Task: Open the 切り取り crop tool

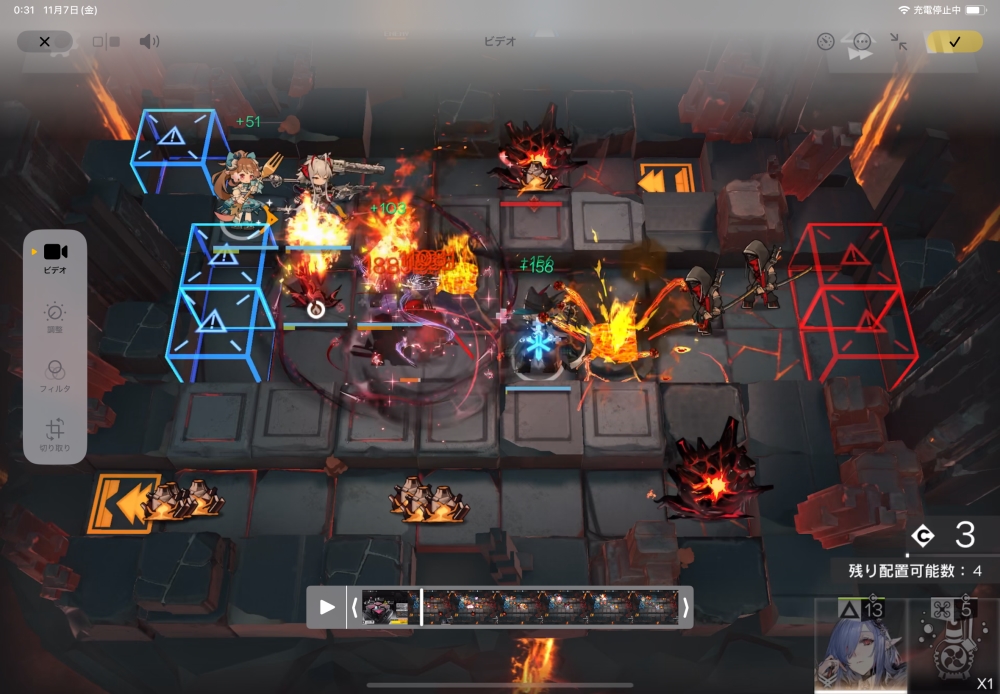Action: click(x=55, y=435)
